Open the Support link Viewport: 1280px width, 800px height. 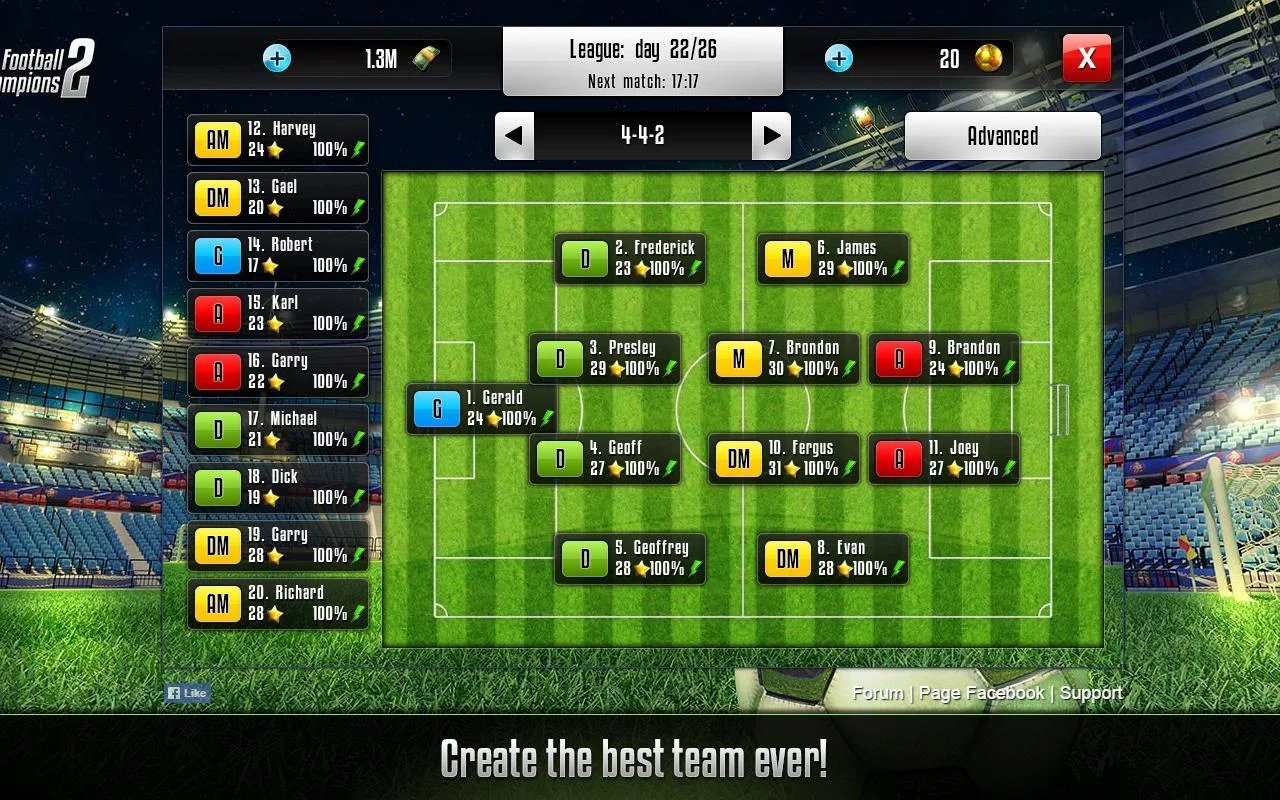(x=1090, y=693)
